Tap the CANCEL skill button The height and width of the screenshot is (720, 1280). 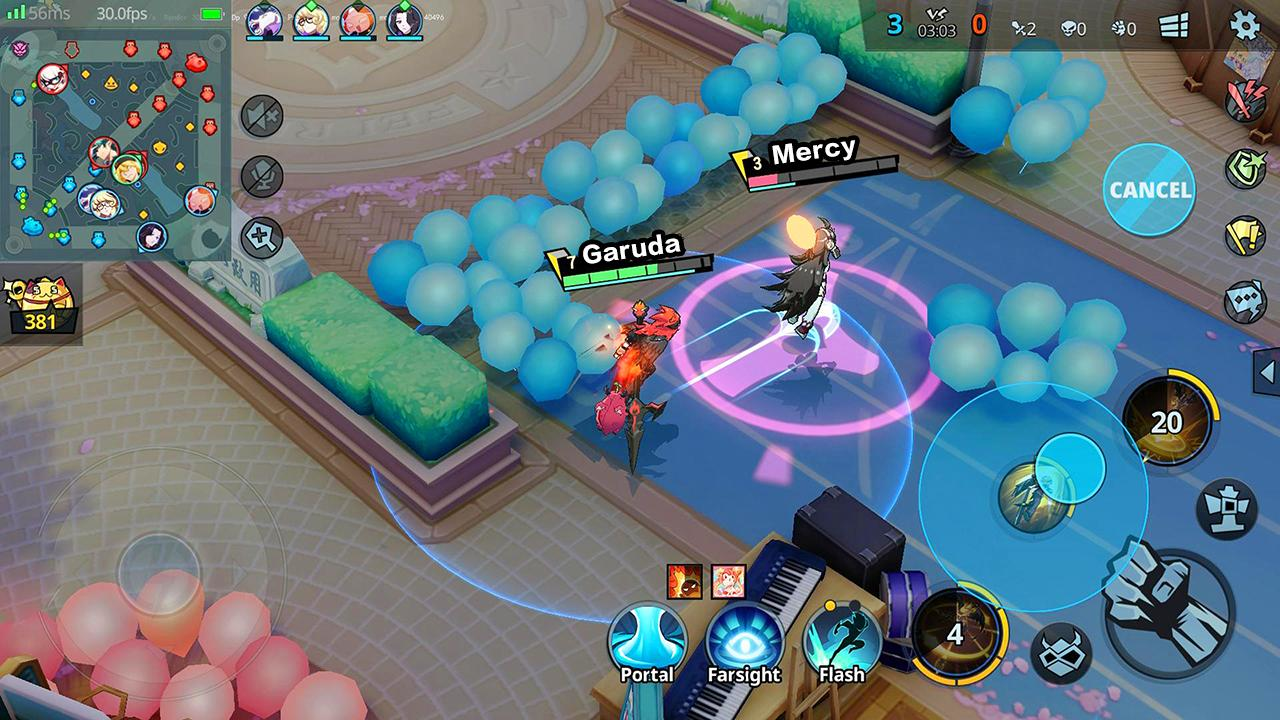[x=1150, y=189]
